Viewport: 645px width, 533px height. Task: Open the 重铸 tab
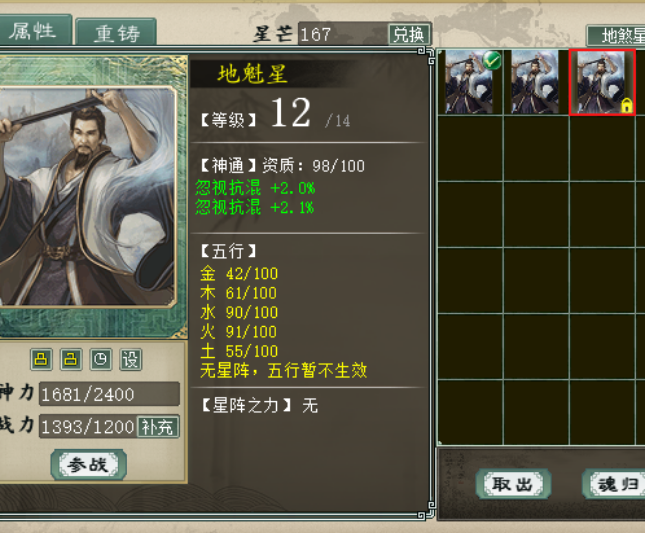click(x=117, y=32)
